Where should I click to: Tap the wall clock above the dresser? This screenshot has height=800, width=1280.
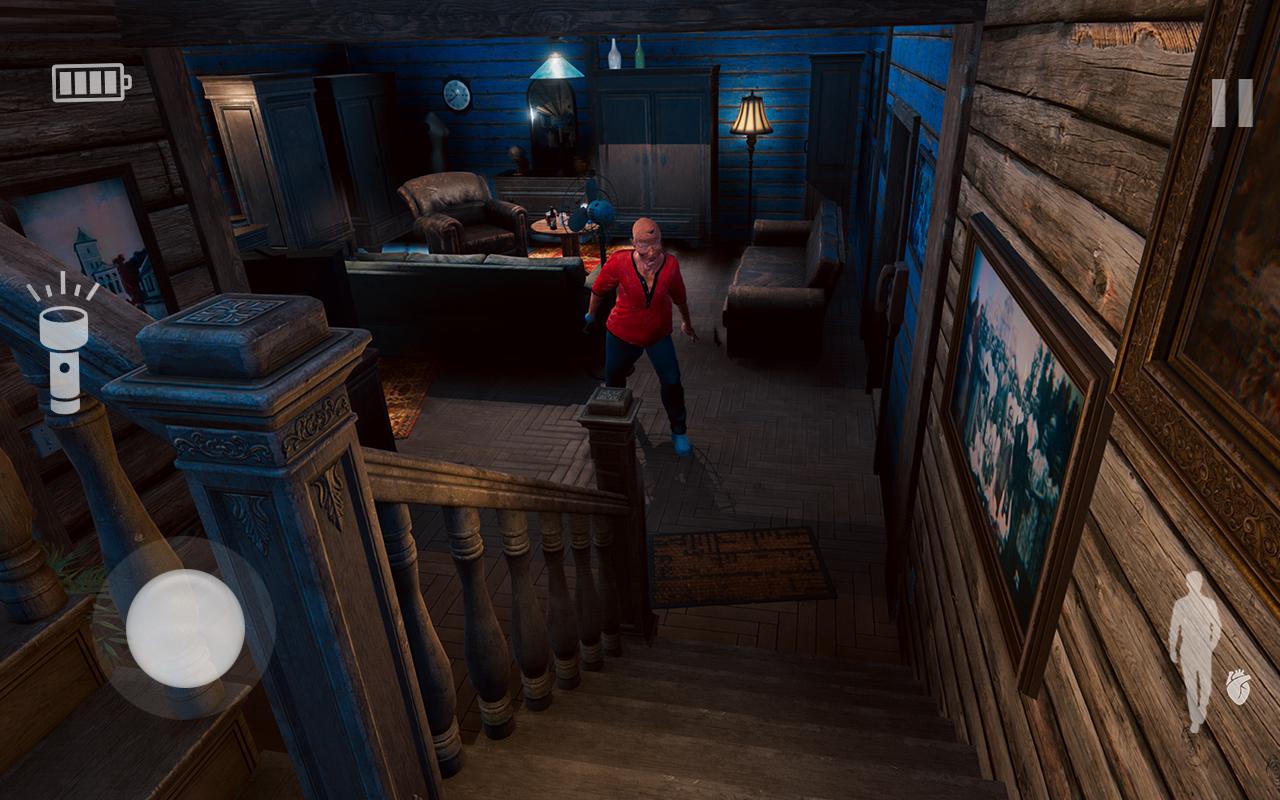456,95
